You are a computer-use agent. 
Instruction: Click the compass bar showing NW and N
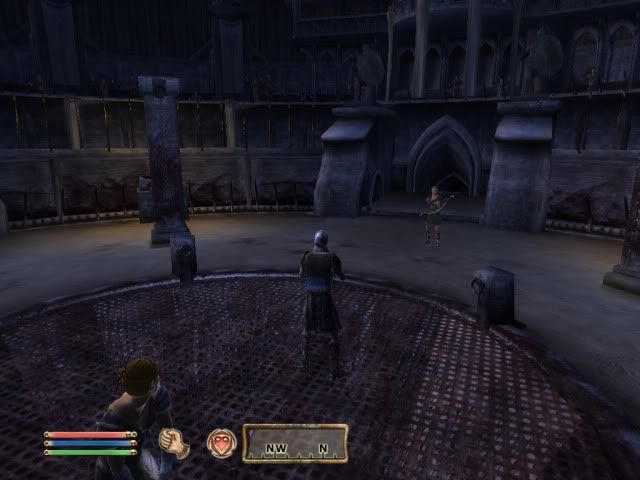[x=295, y=443]
